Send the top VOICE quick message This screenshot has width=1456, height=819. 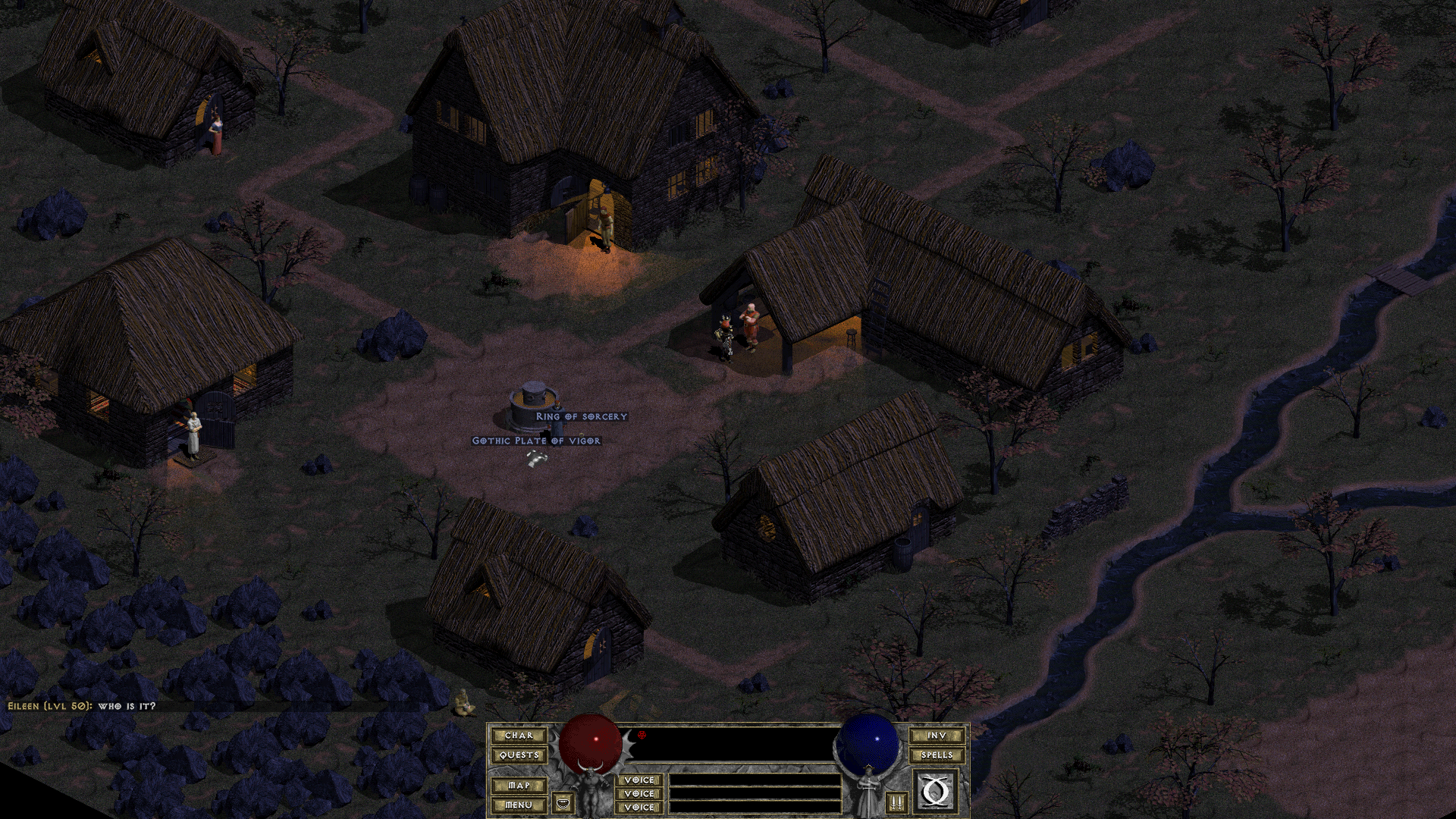click(639, 780)
